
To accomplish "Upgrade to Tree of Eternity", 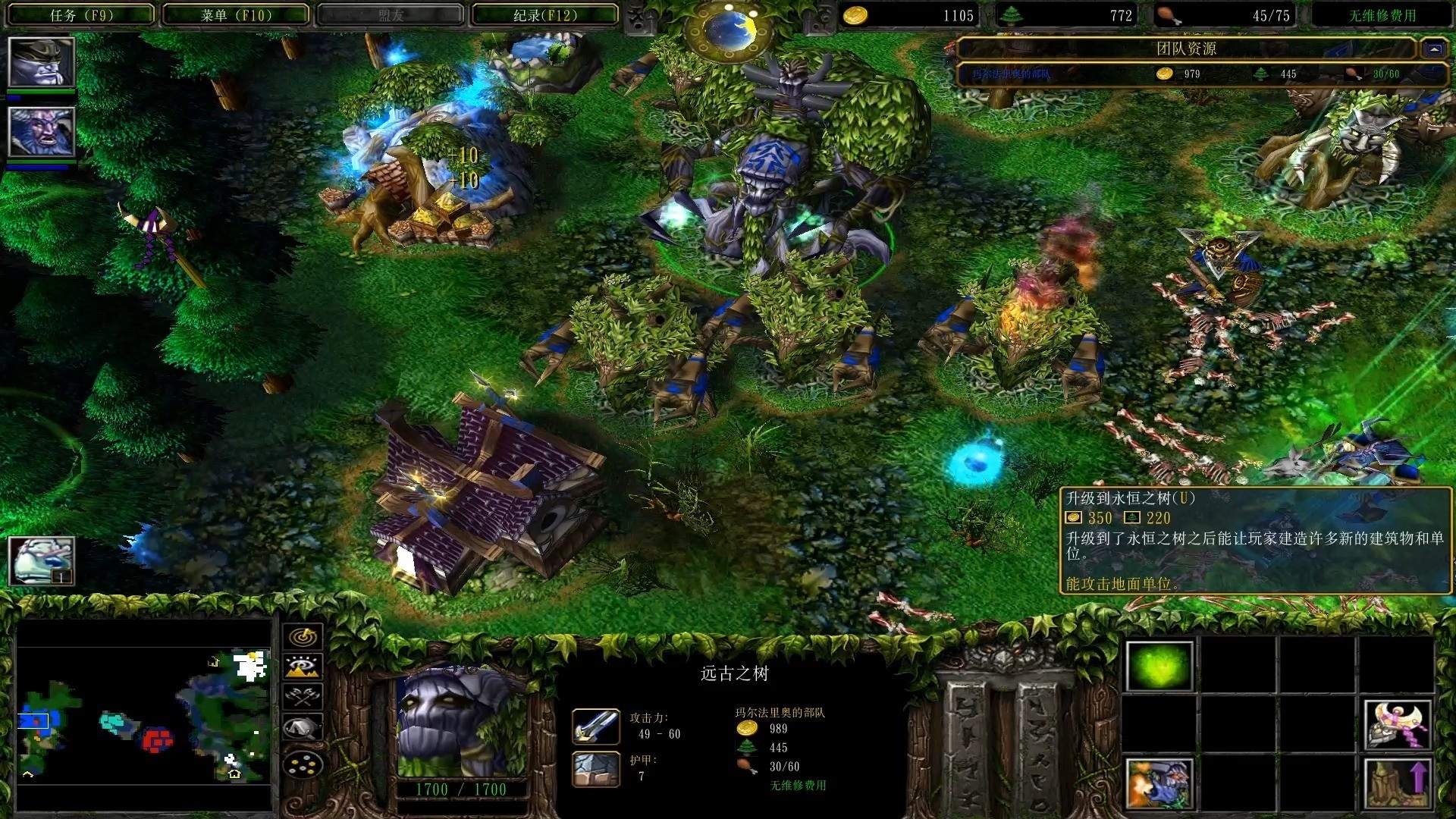I will pyautogui.click(x=1397, y=783).
